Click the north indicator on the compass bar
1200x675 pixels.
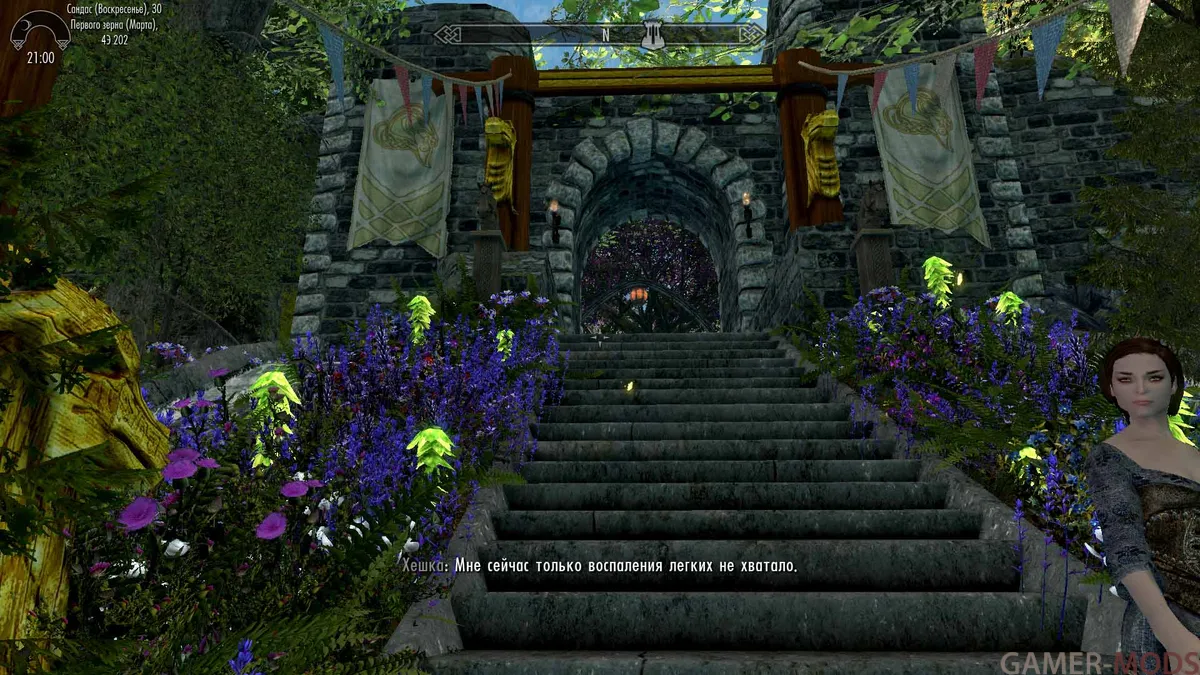604,33
